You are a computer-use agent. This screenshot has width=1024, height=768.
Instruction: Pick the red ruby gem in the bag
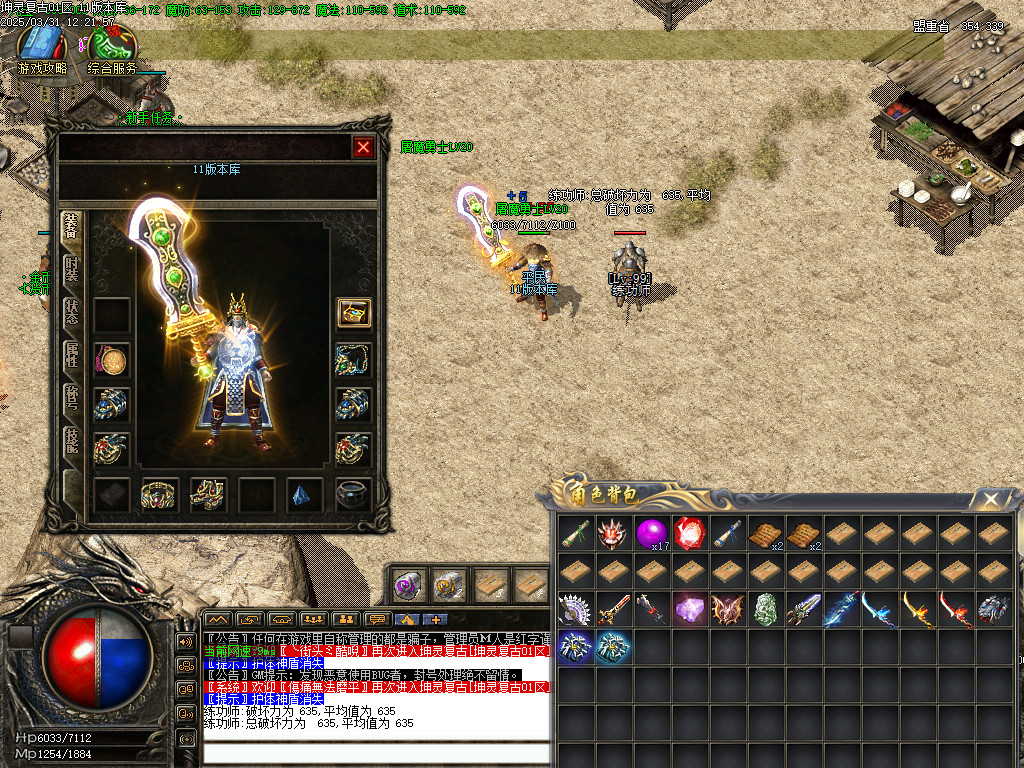(690, 532)
